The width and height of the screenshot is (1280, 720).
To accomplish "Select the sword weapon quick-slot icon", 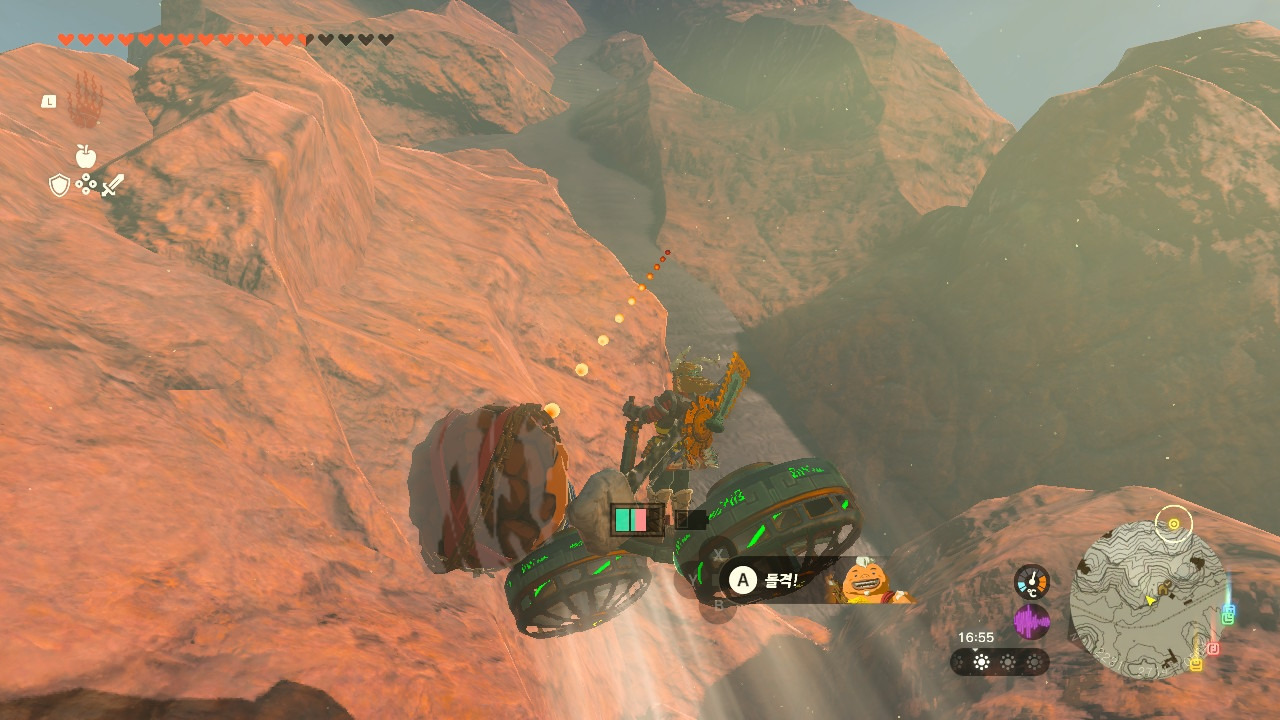I will 112,185.
